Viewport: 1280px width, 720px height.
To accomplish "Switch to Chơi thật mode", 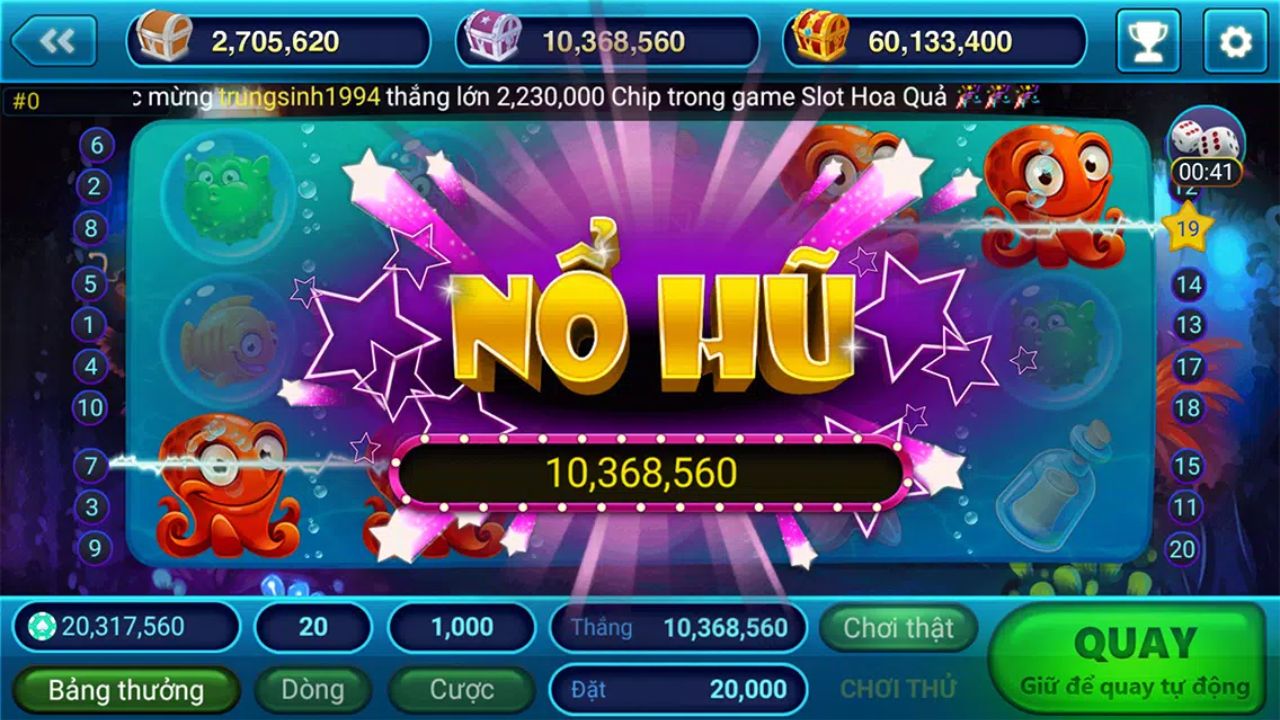I will coord(897,629).
